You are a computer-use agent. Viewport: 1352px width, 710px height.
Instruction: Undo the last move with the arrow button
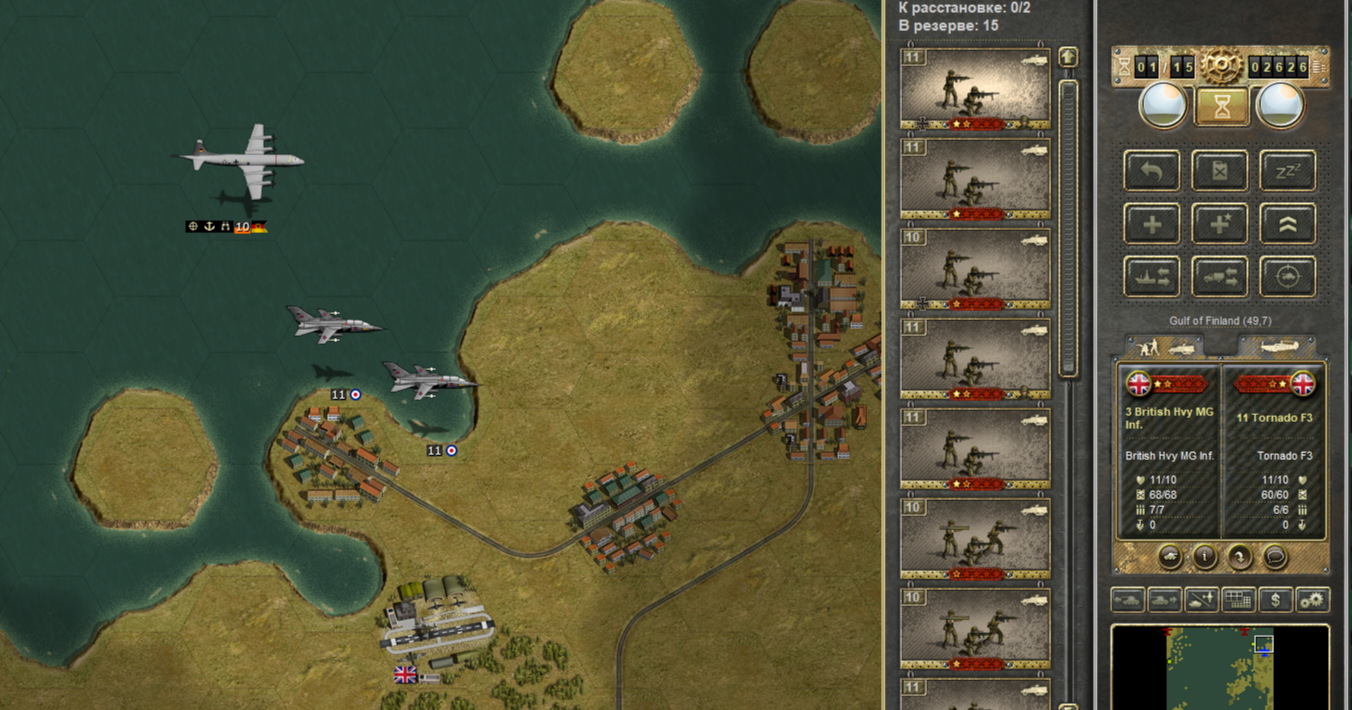click(1152, 171)
